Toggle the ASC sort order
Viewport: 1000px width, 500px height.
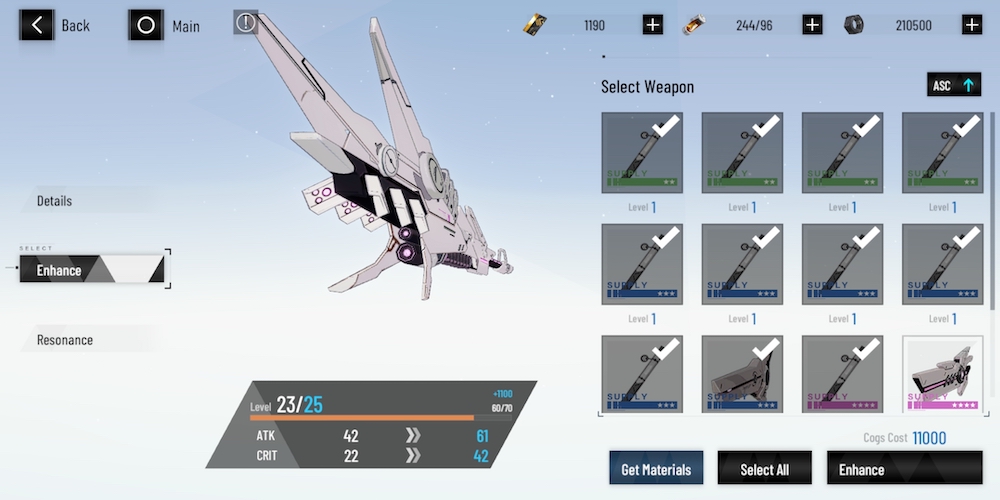[953, 86]
